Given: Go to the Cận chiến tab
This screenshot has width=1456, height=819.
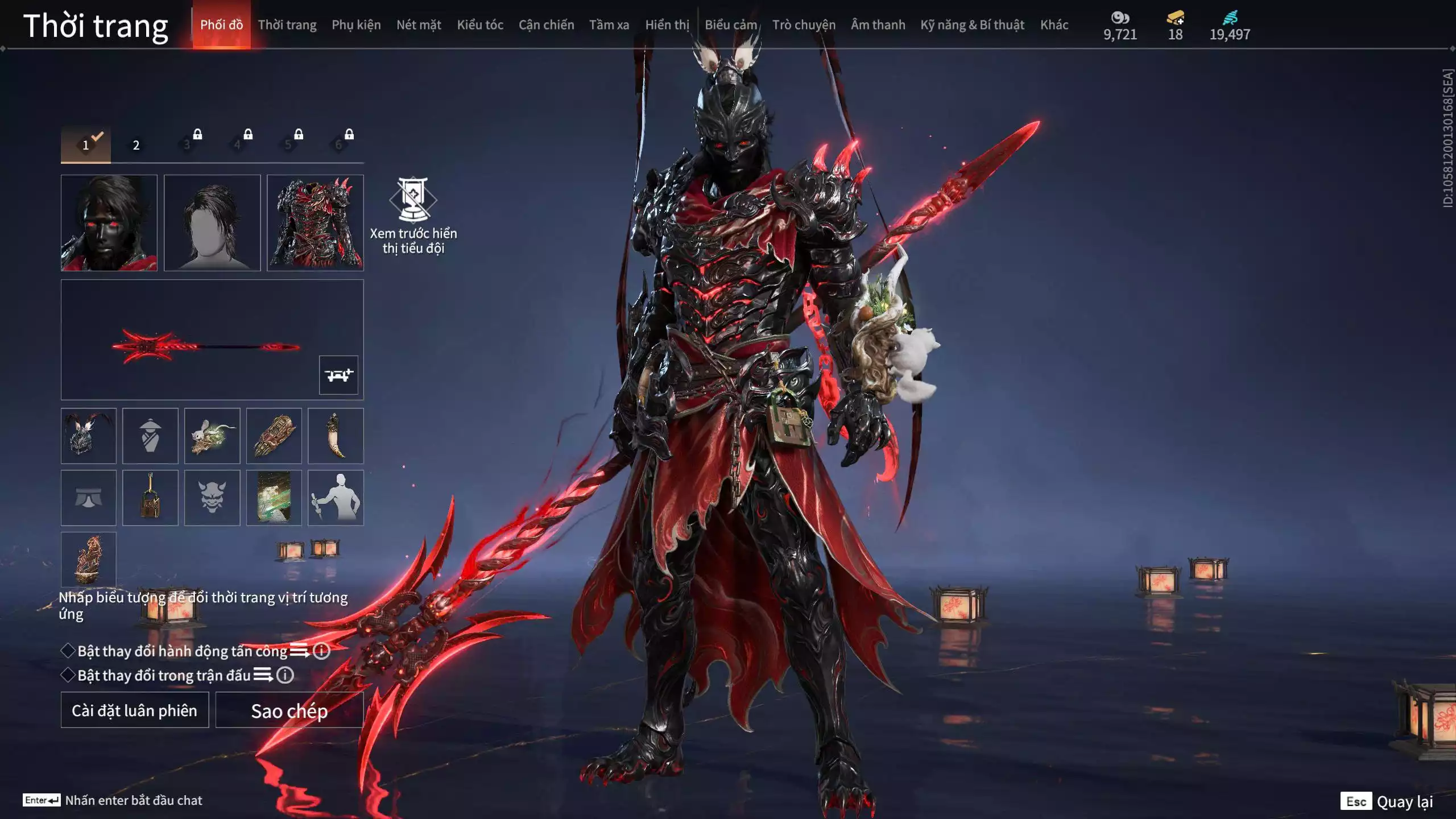Looking at the screenshot, I should (546, 25).
